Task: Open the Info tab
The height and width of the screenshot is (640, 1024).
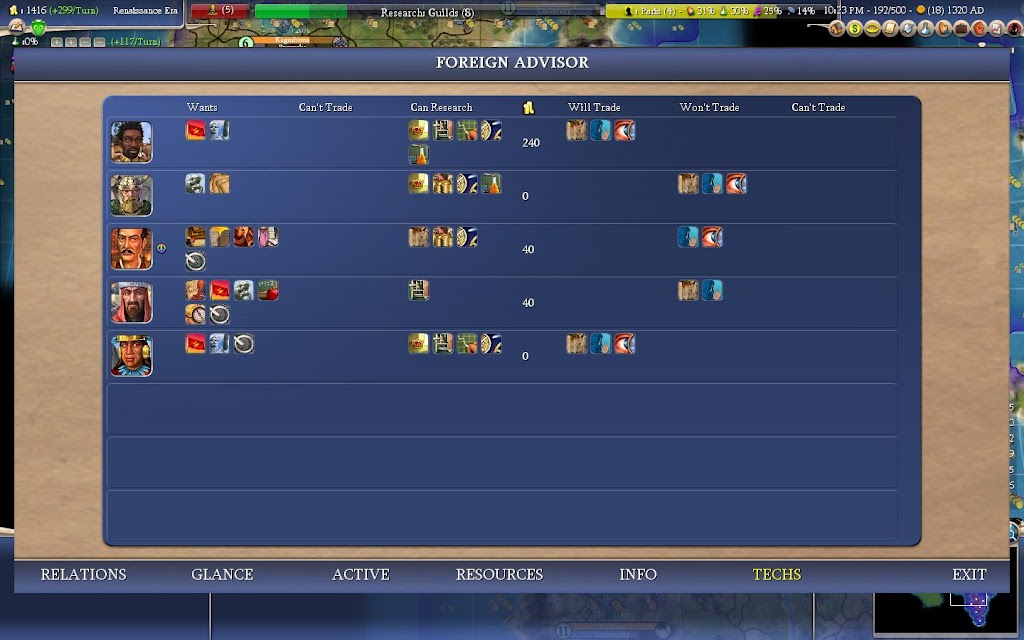Action: tap(638, 574)
